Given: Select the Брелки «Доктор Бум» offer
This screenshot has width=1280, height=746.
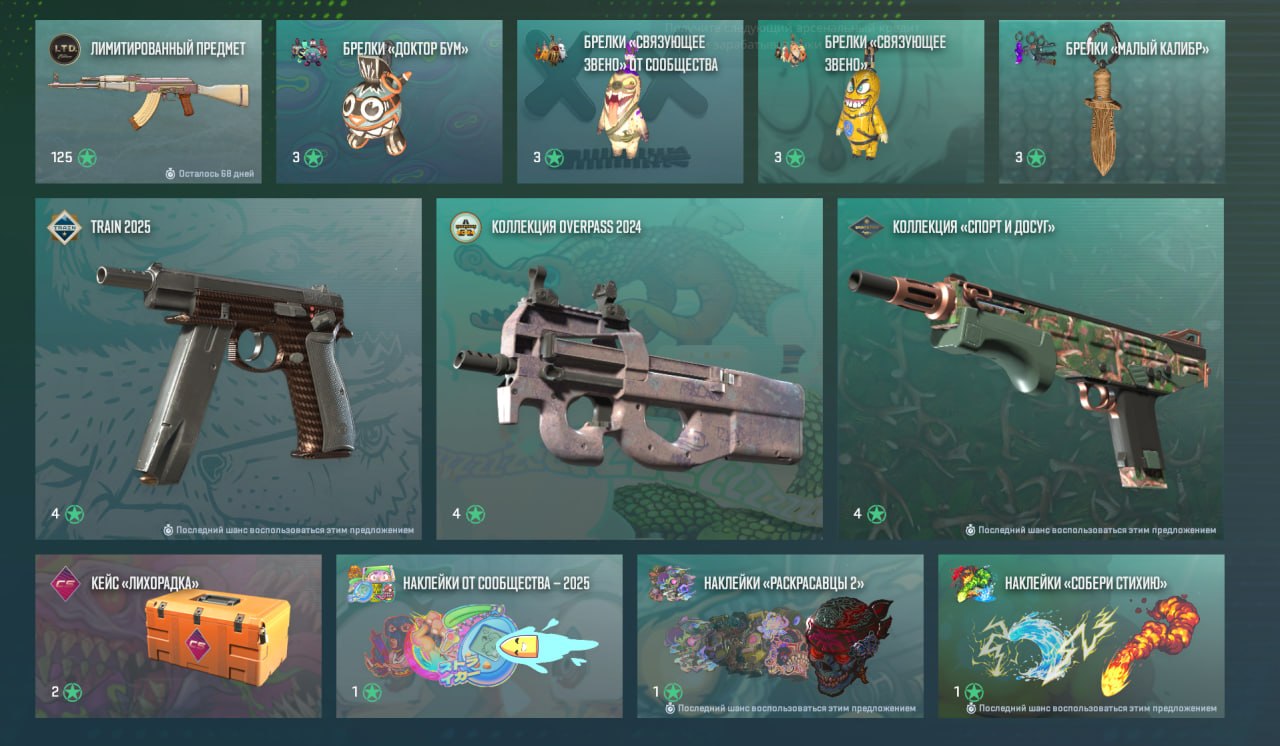Looking at the screenshot, I should [x=389, y=102].
